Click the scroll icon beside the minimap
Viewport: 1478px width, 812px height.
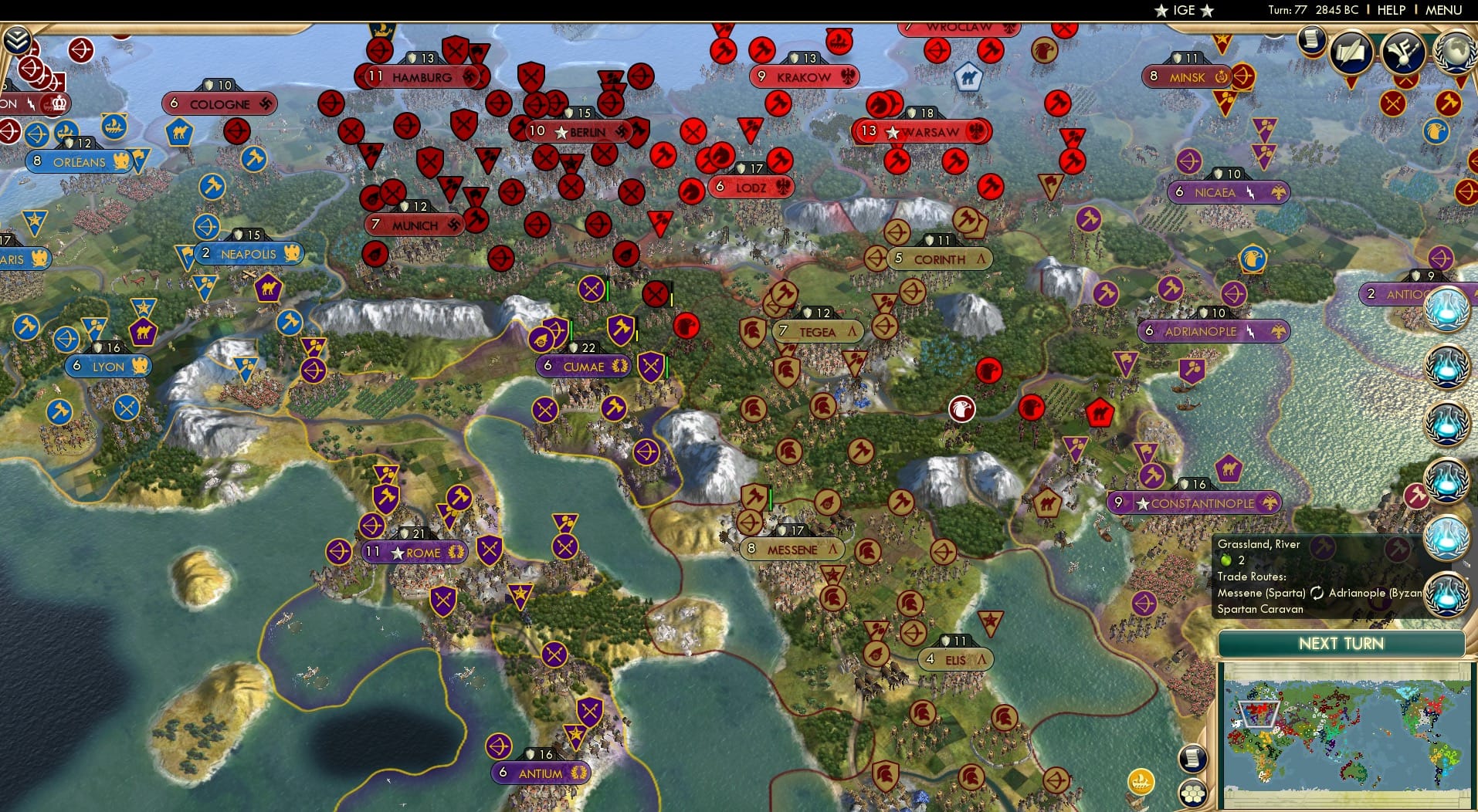tap(1192, 758)
